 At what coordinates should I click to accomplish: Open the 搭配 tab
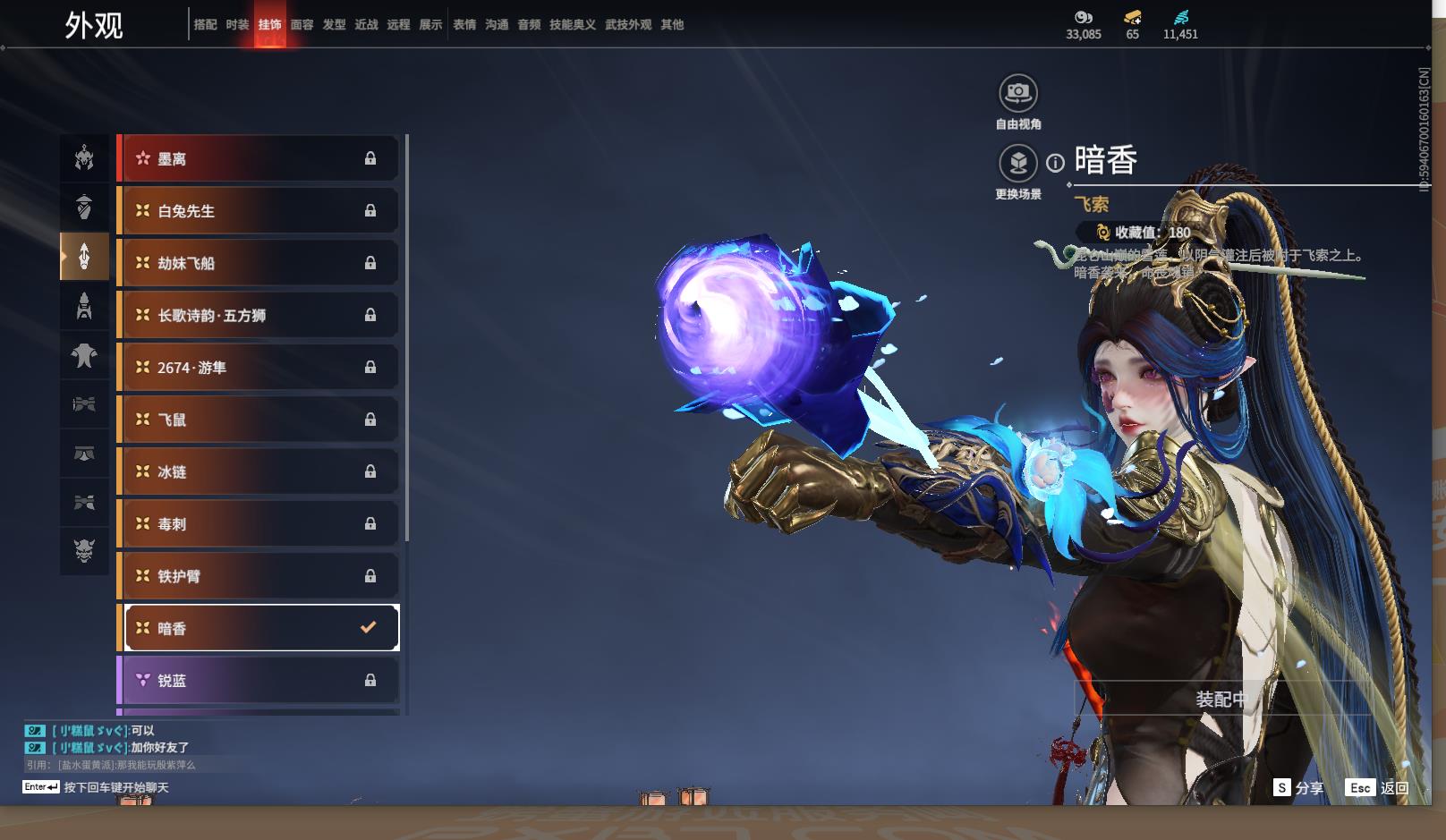(x=205, y=25)
